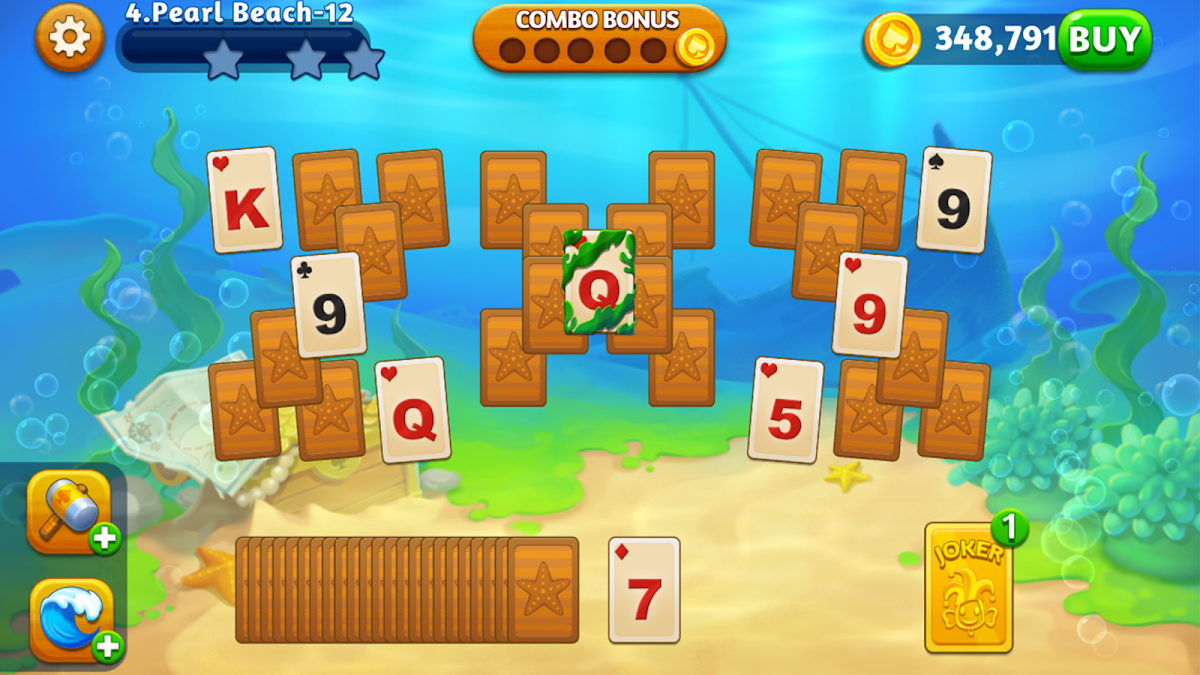The image size is (1200, 675).
Task: Click the 7 of diamonds waste card
Action: (x=644, y=590)
